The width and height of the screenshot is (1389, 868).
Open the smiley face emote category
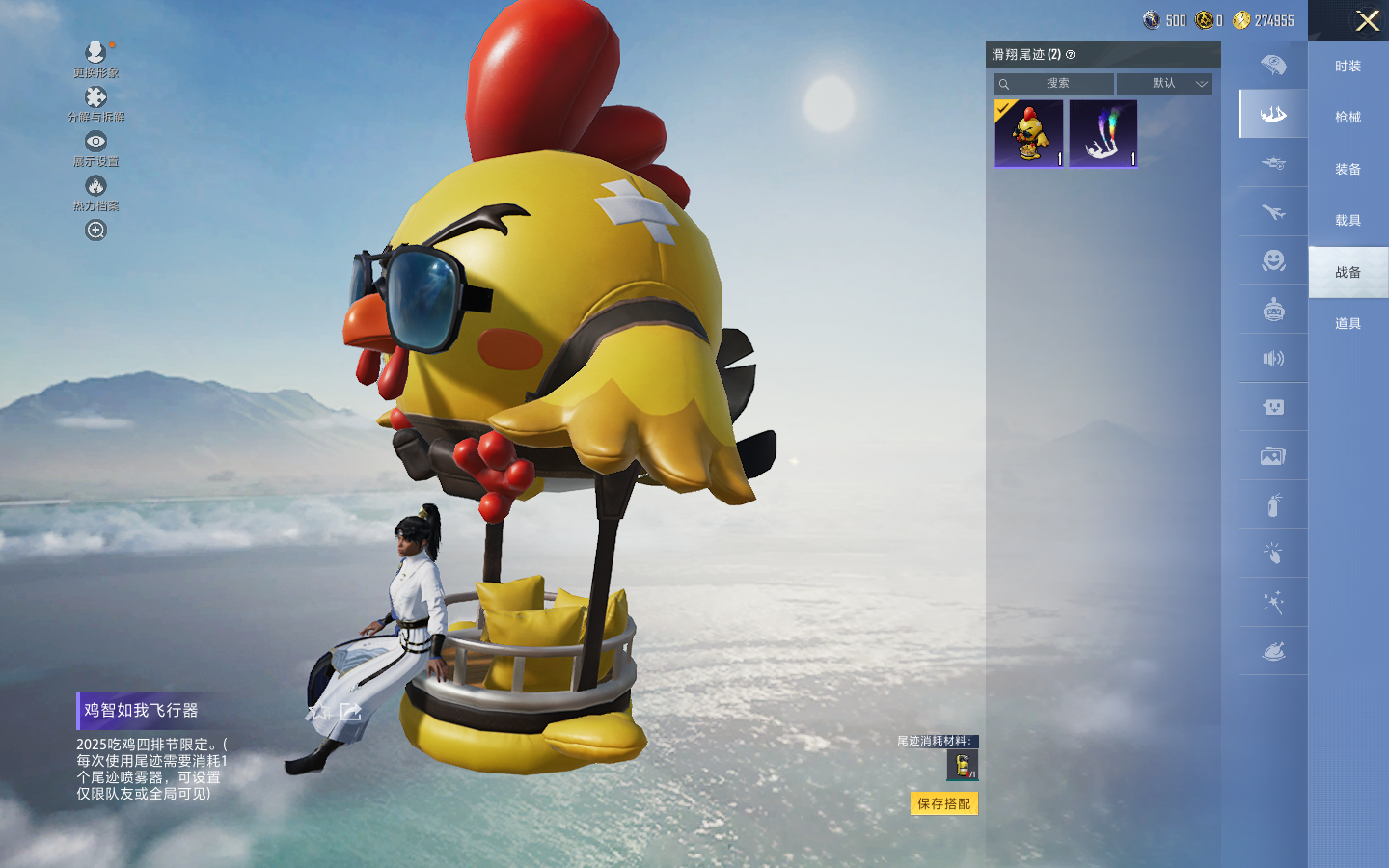(1273, 260)
